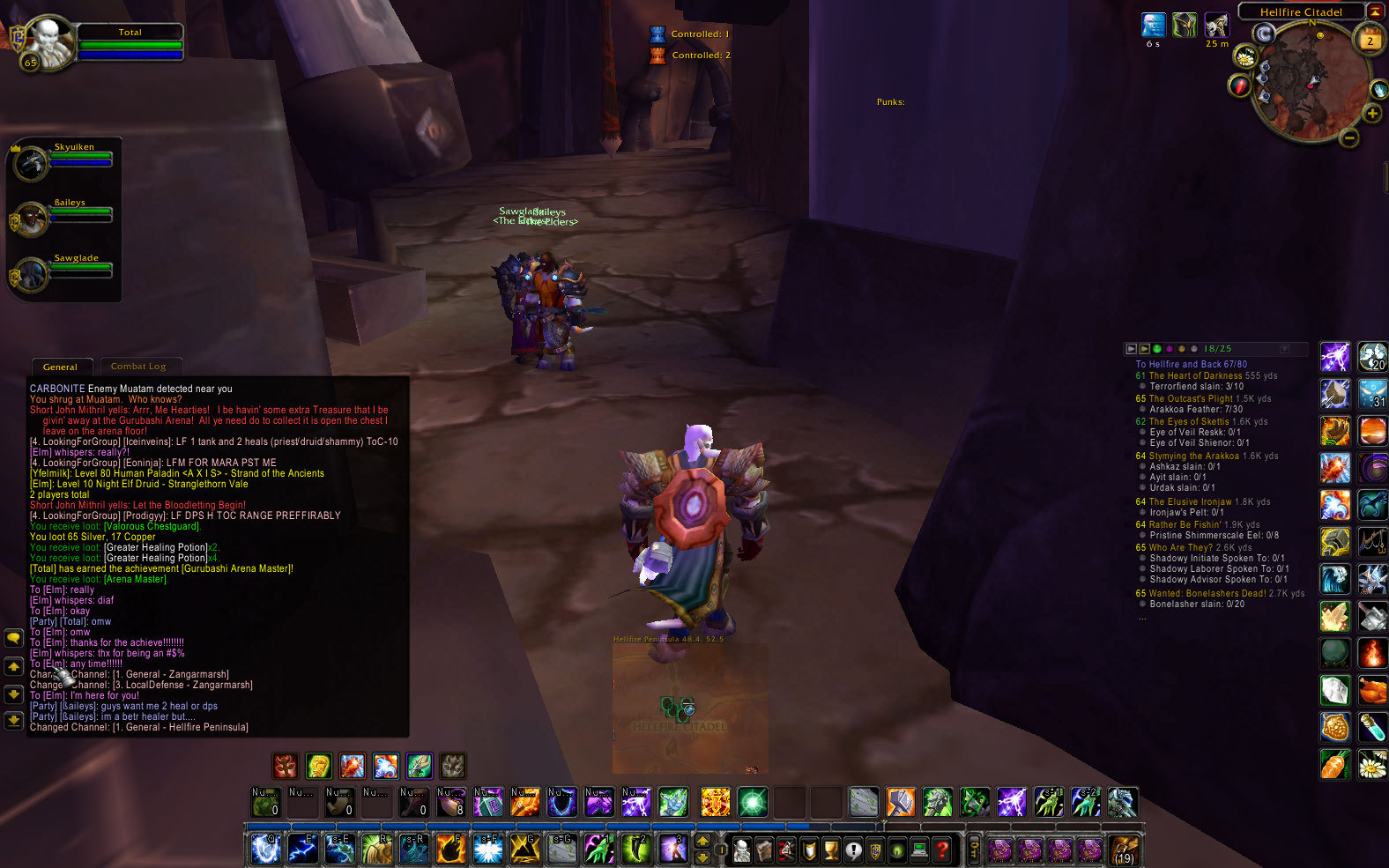Click the Carbonite "C" minimap button
This screenshot has width=1389, height=868.
[x=1264, y=33]
